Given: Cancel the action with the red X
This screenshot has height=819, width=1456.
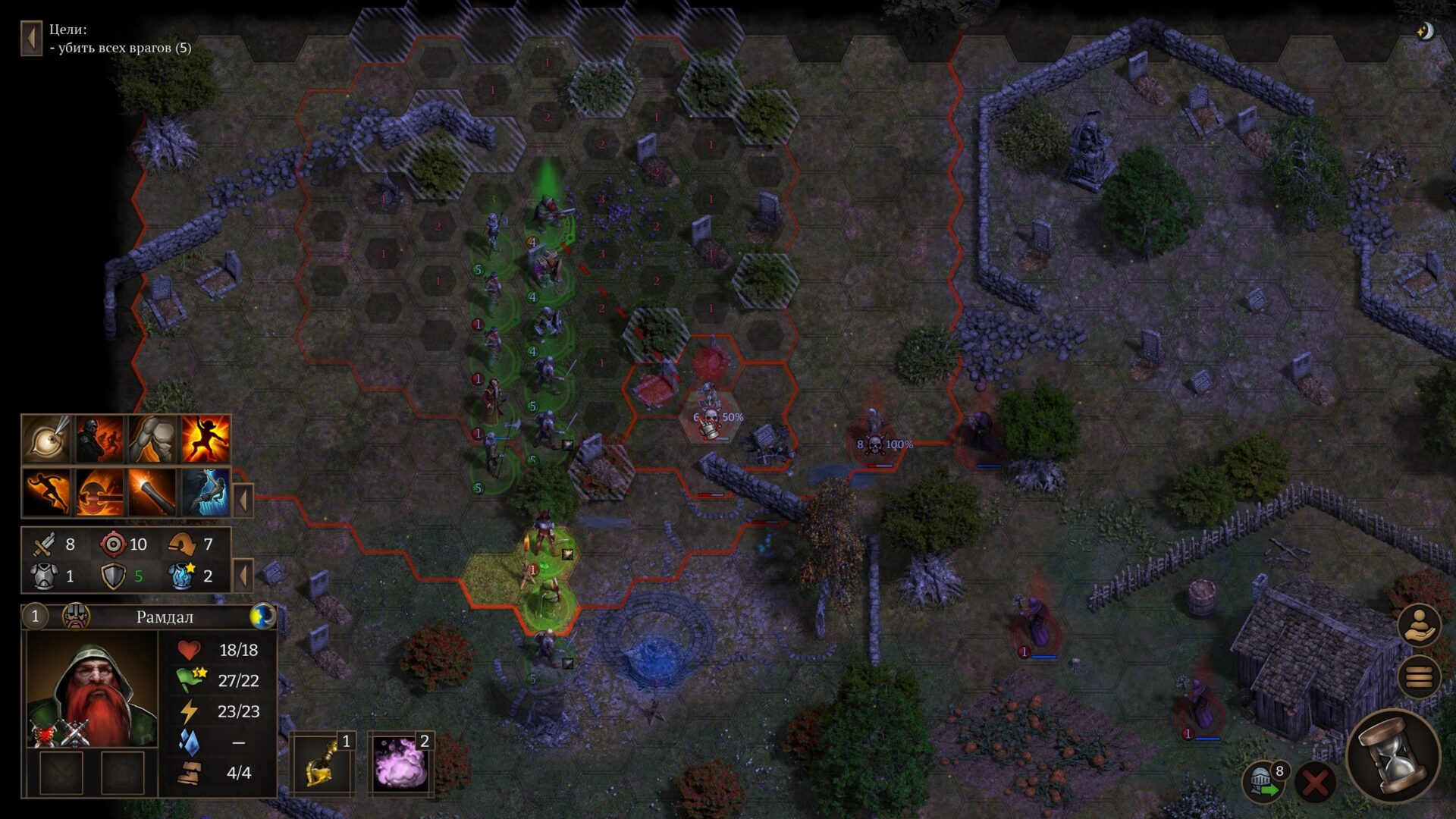Looking at the screenshot, I should 1316,783.
